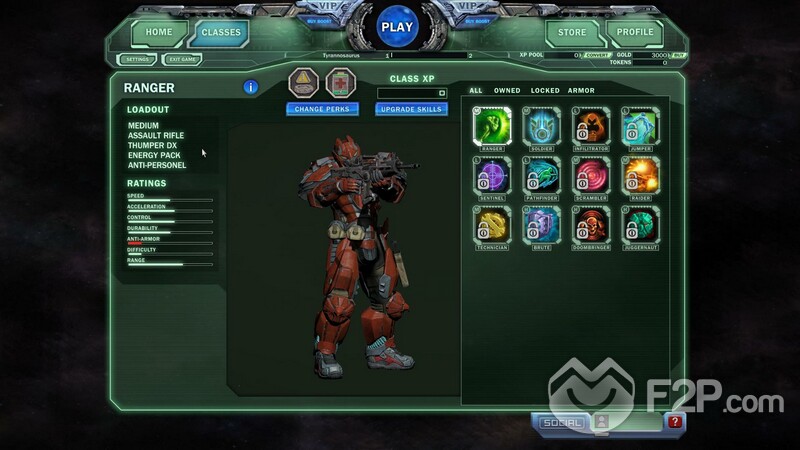Click the Exit Game button
Viewport: 800px width, 450px height.
tap(181, 60)
